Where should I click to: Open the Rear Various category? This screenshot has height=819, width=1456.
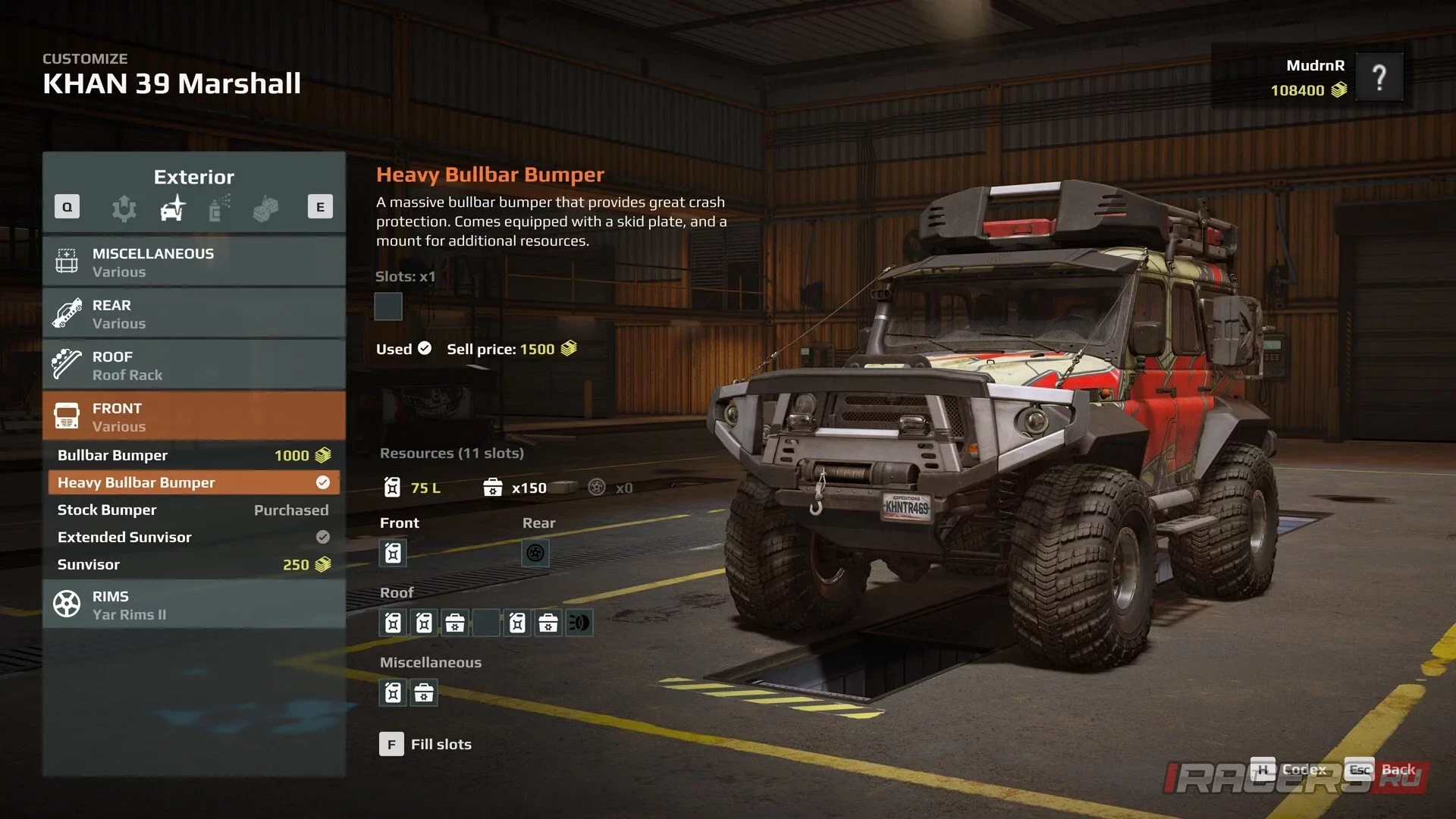pyautogui.click(x=194, y=313)
